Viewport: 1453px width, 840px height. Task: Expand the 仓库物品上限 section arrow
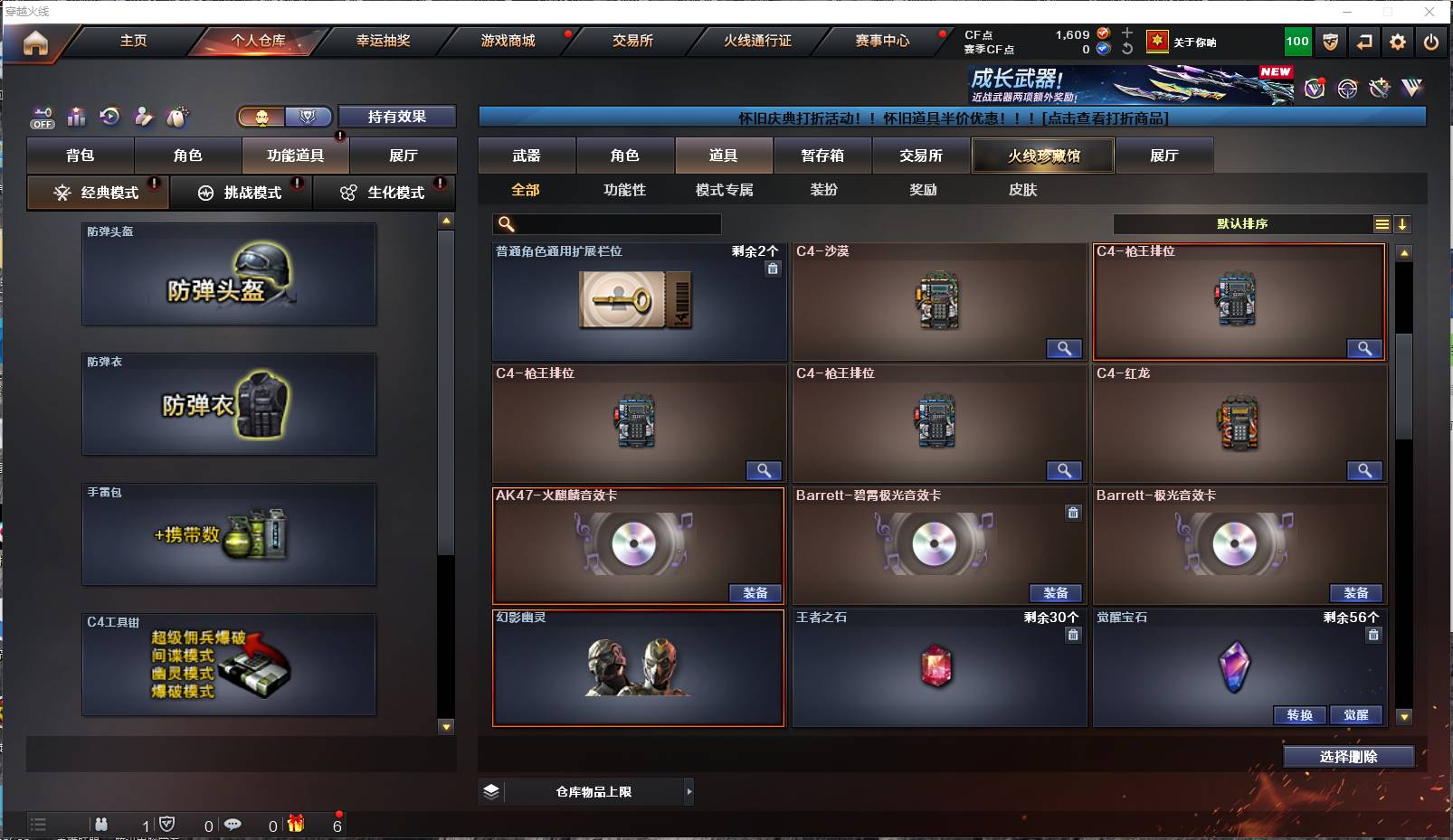click(689, 791)
